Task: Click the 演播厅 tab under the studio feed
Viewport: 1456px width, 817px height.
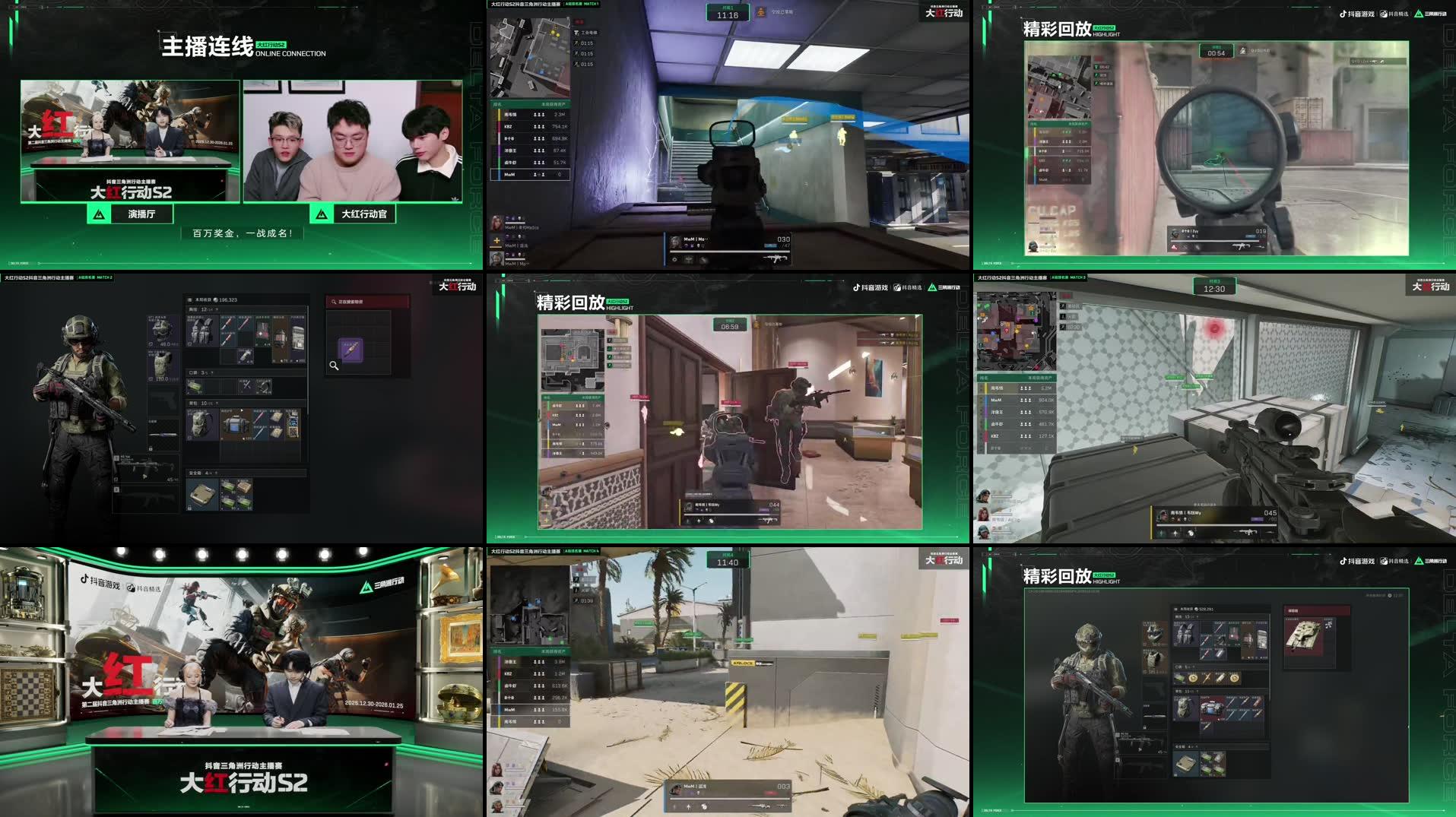Action: [x=141, y=214]
